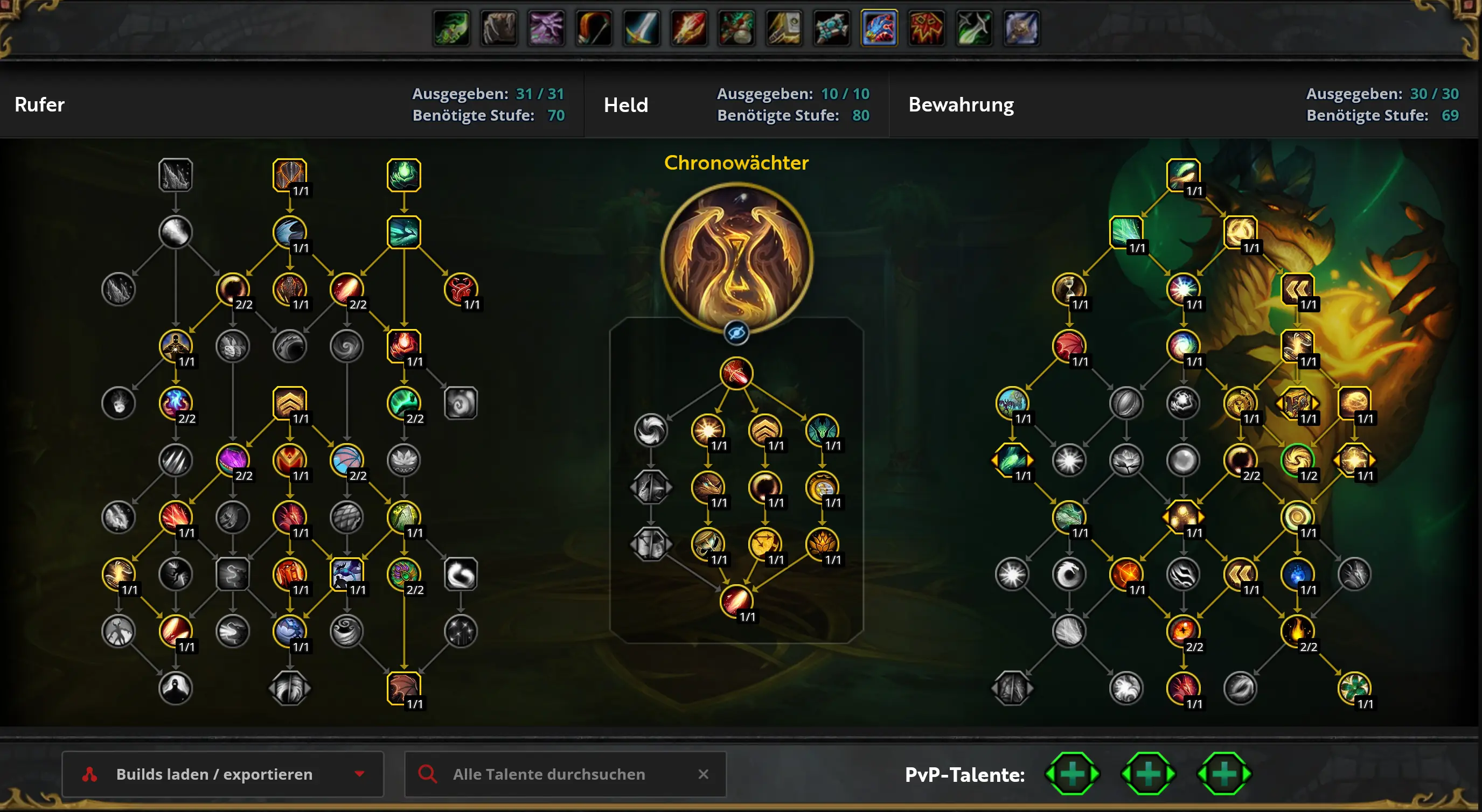This screenshot has height=812, width=1482.
Task: Select the final 1/1 Chronowächter node at the bottom
Action: pos(736,601)
